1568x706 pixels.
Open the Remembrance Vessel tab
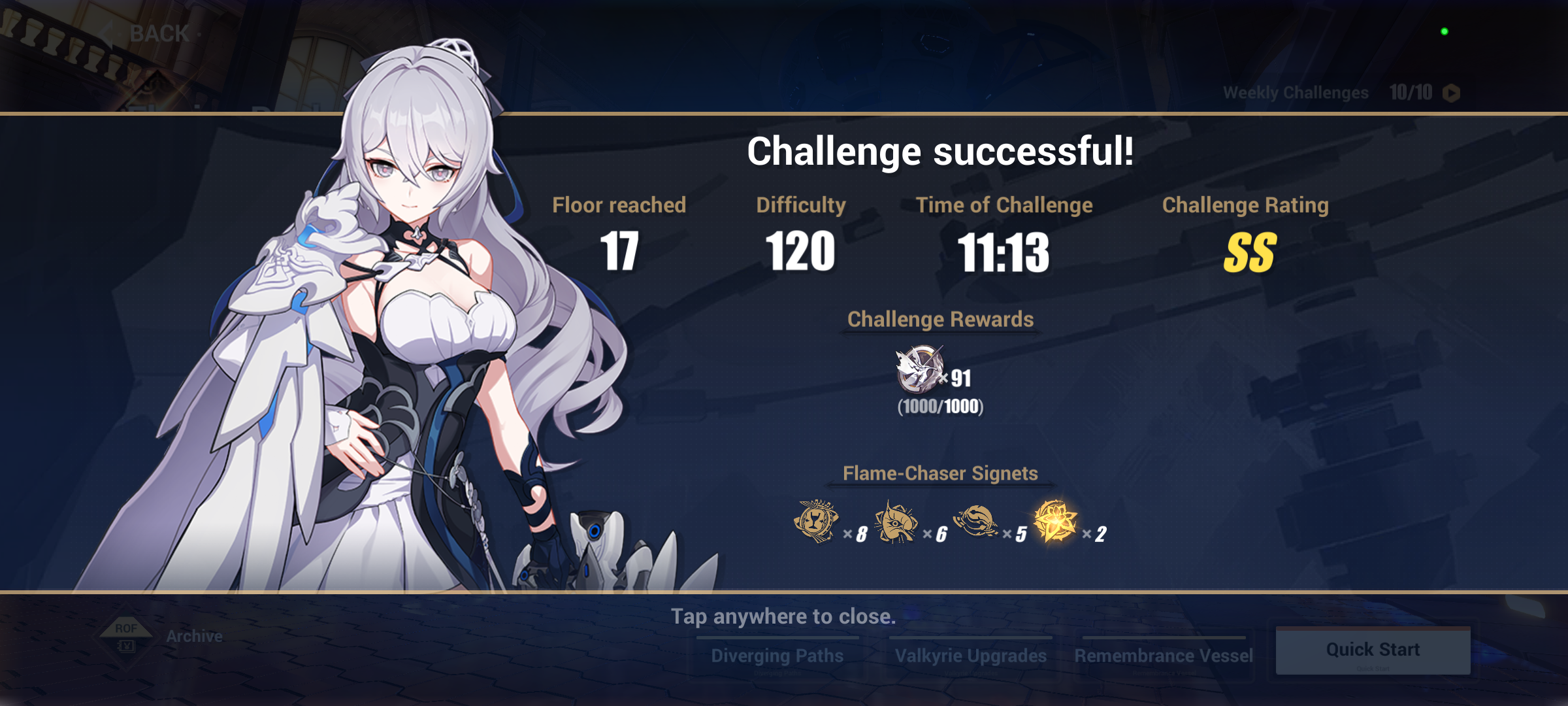point(1164,655)
